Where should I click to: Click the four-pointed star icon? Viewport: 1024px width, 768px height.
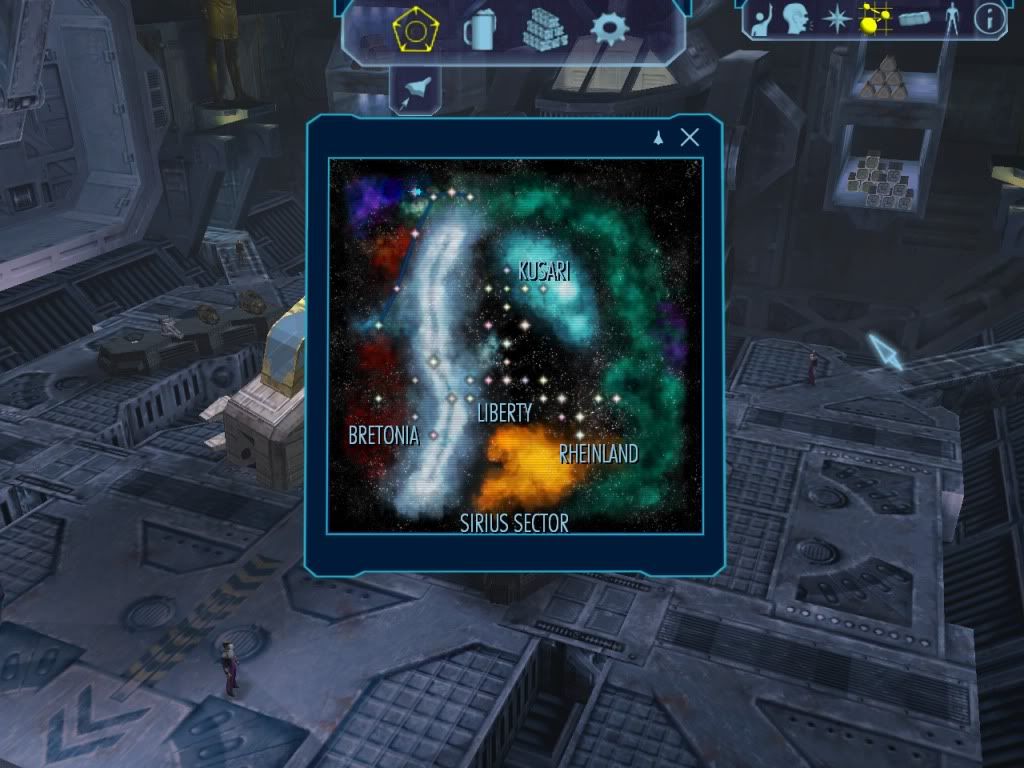point(835,19)
